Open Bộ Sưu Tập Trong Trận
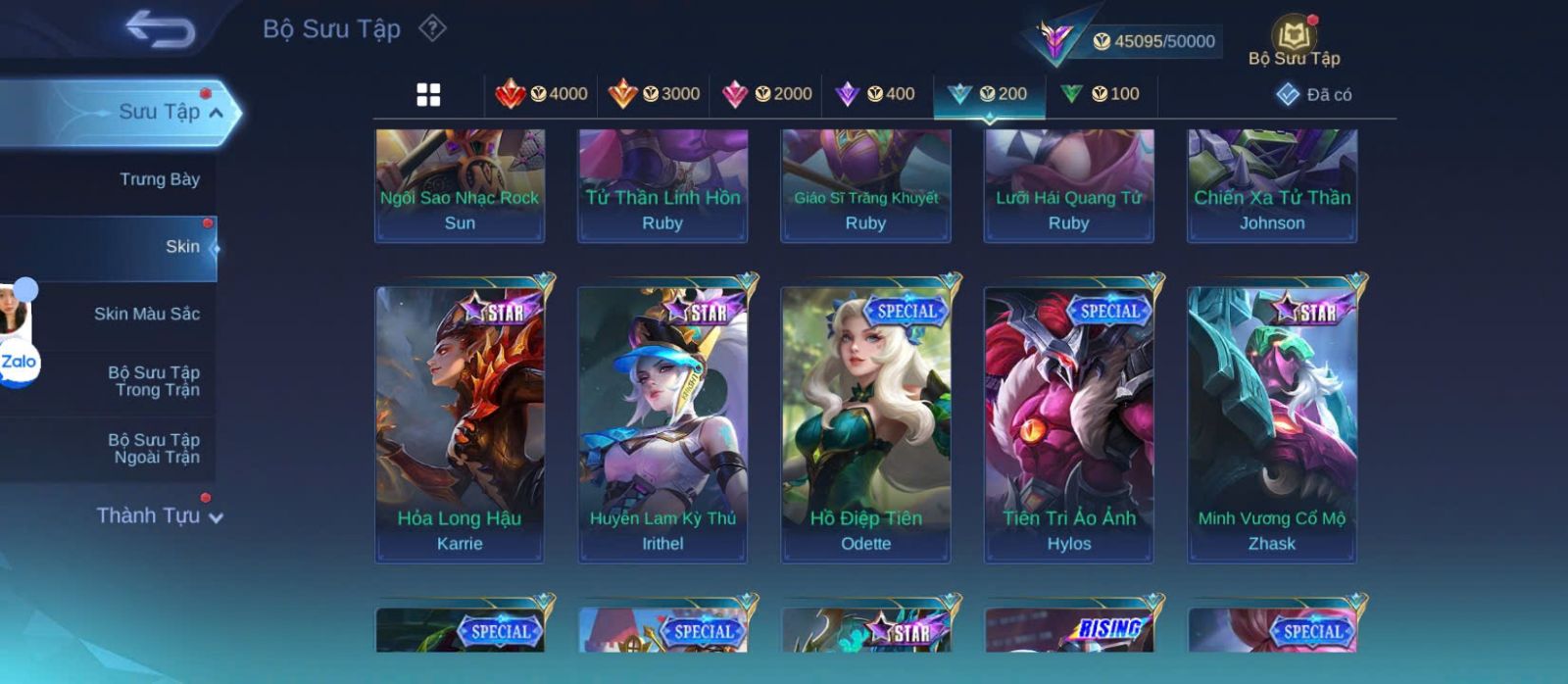This screenshot has height=684, width=1568. coord(154,381)
